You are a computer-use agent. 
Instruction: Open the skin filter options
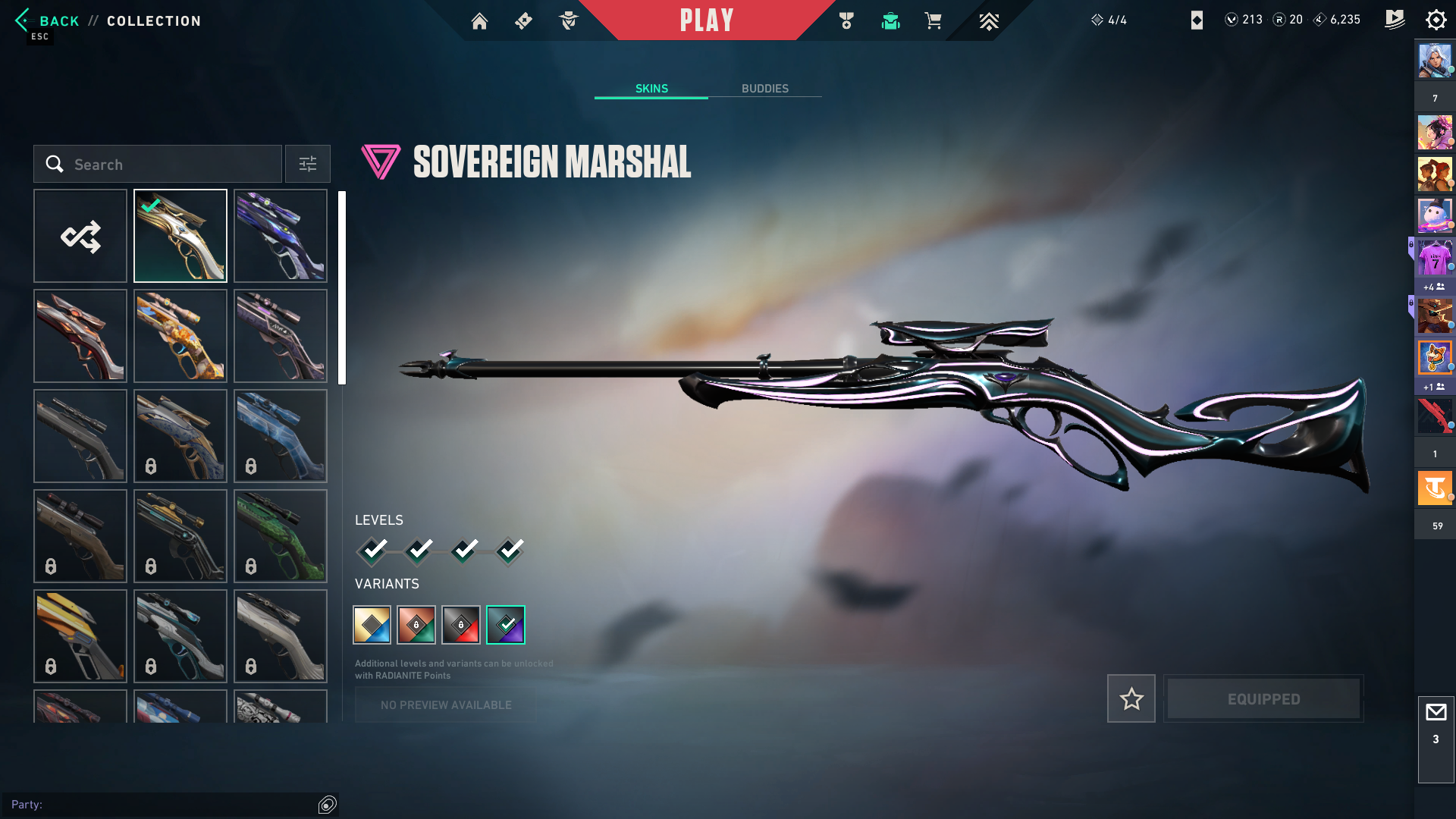308,165
